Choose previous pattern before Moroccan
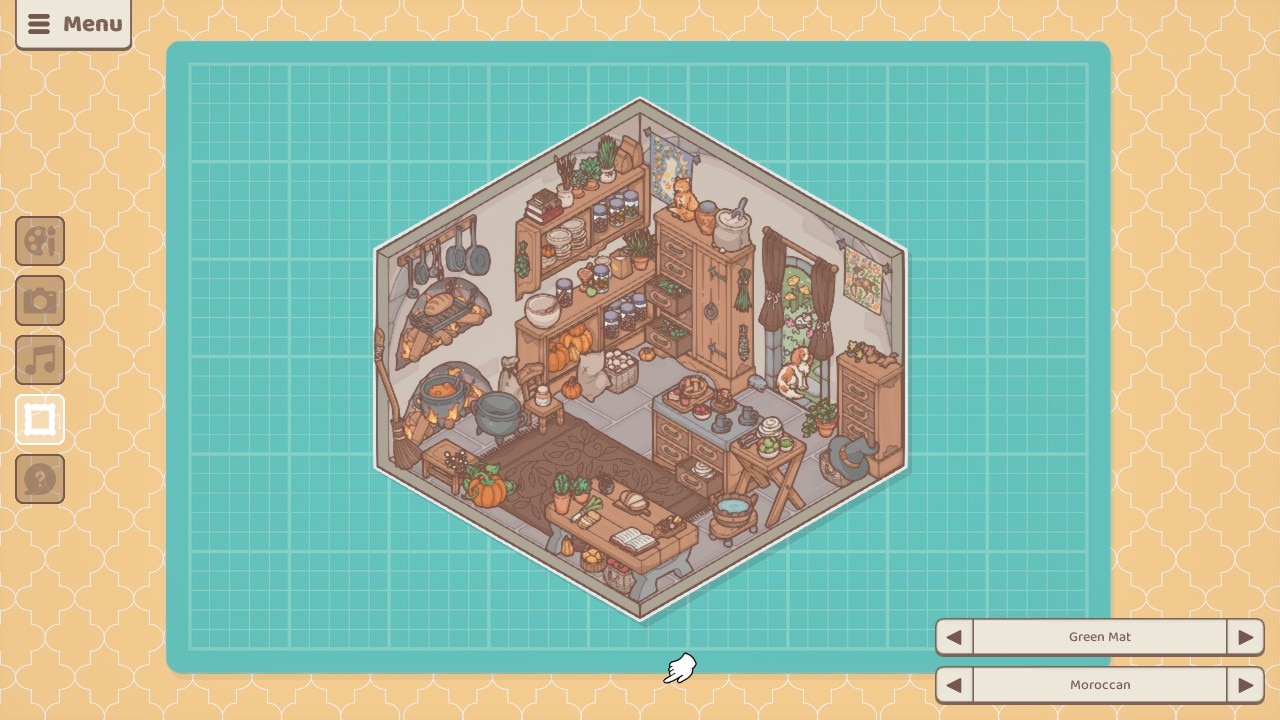 click(954, 685)
